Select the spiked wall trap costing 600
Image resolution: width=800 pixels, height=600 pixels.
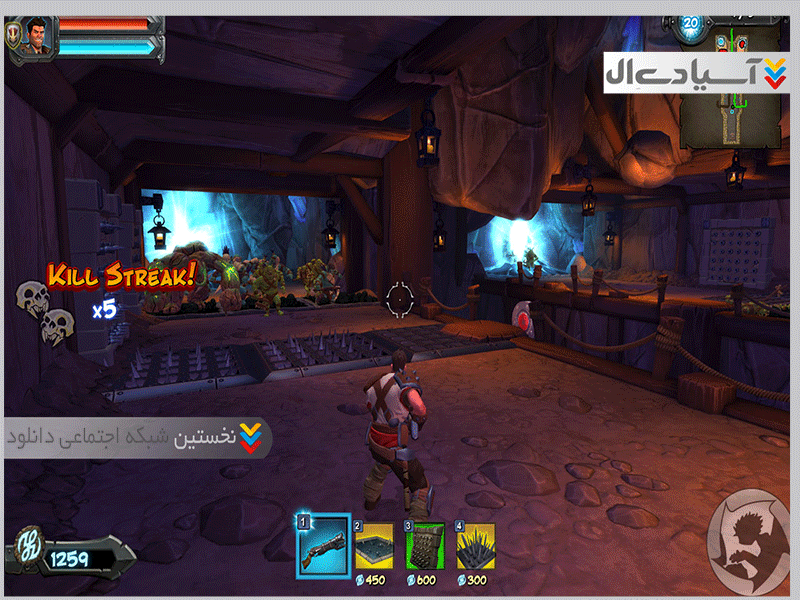coord(425,546)
